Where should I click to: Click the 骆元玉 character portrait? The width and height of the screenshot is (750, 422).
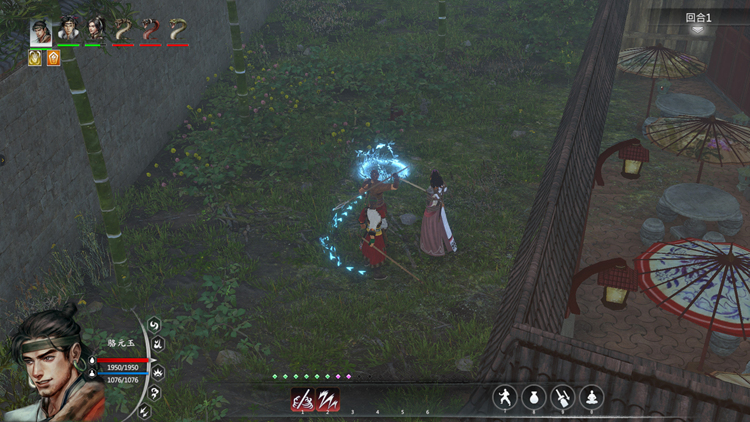coord(50,365)
